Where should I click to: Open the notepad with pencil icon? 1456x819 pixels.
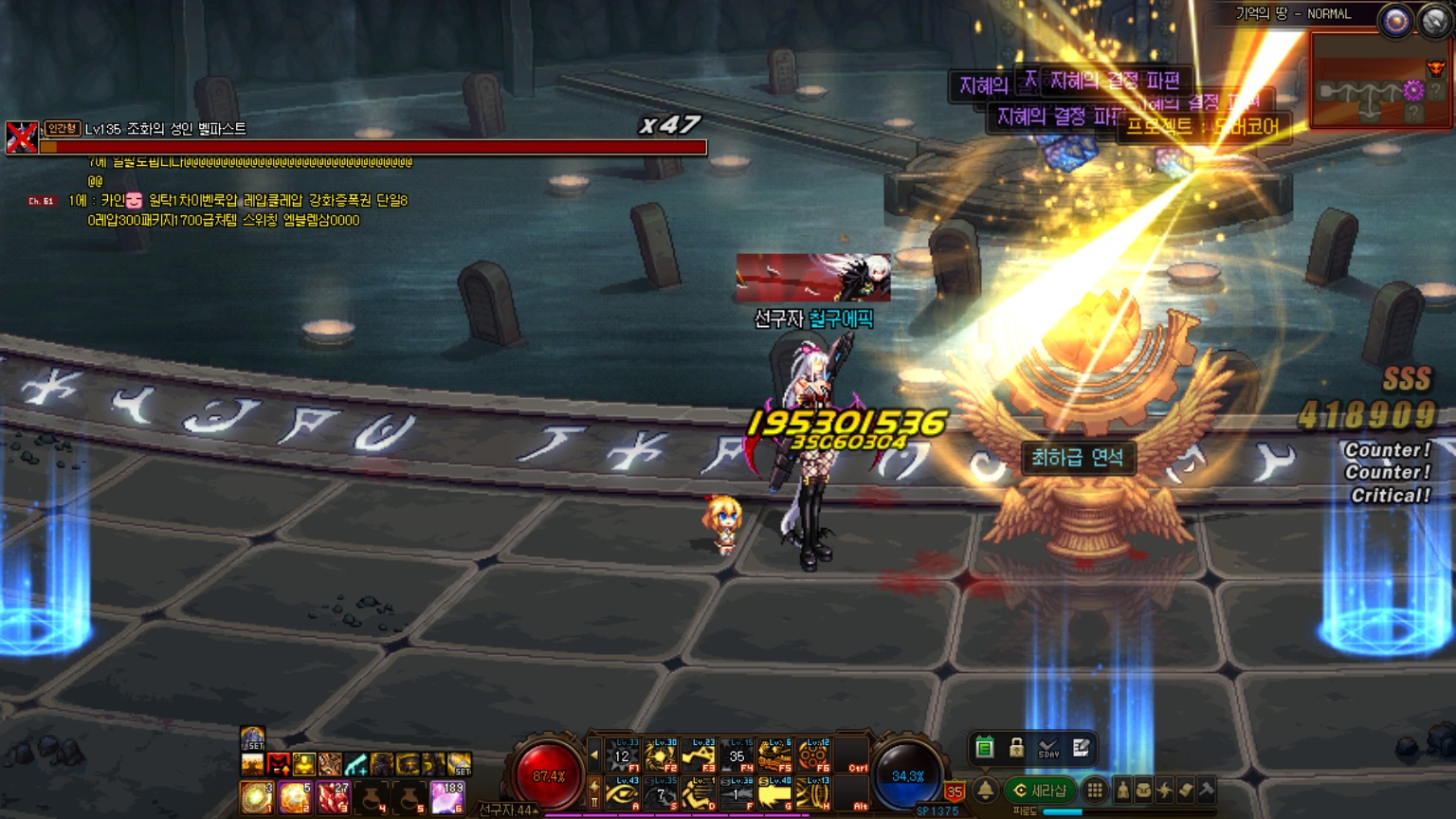(1081, 749)
